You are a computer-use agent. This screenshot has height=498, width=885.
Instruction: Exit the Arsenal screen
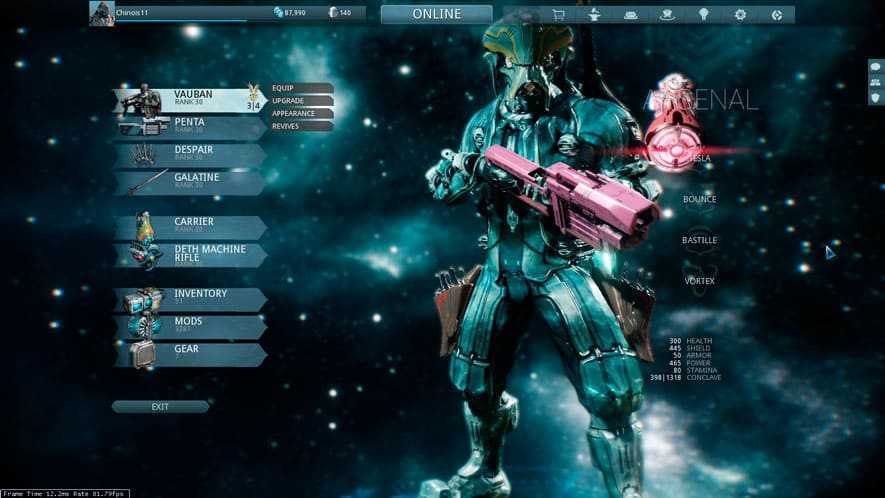tap(160, 407)
